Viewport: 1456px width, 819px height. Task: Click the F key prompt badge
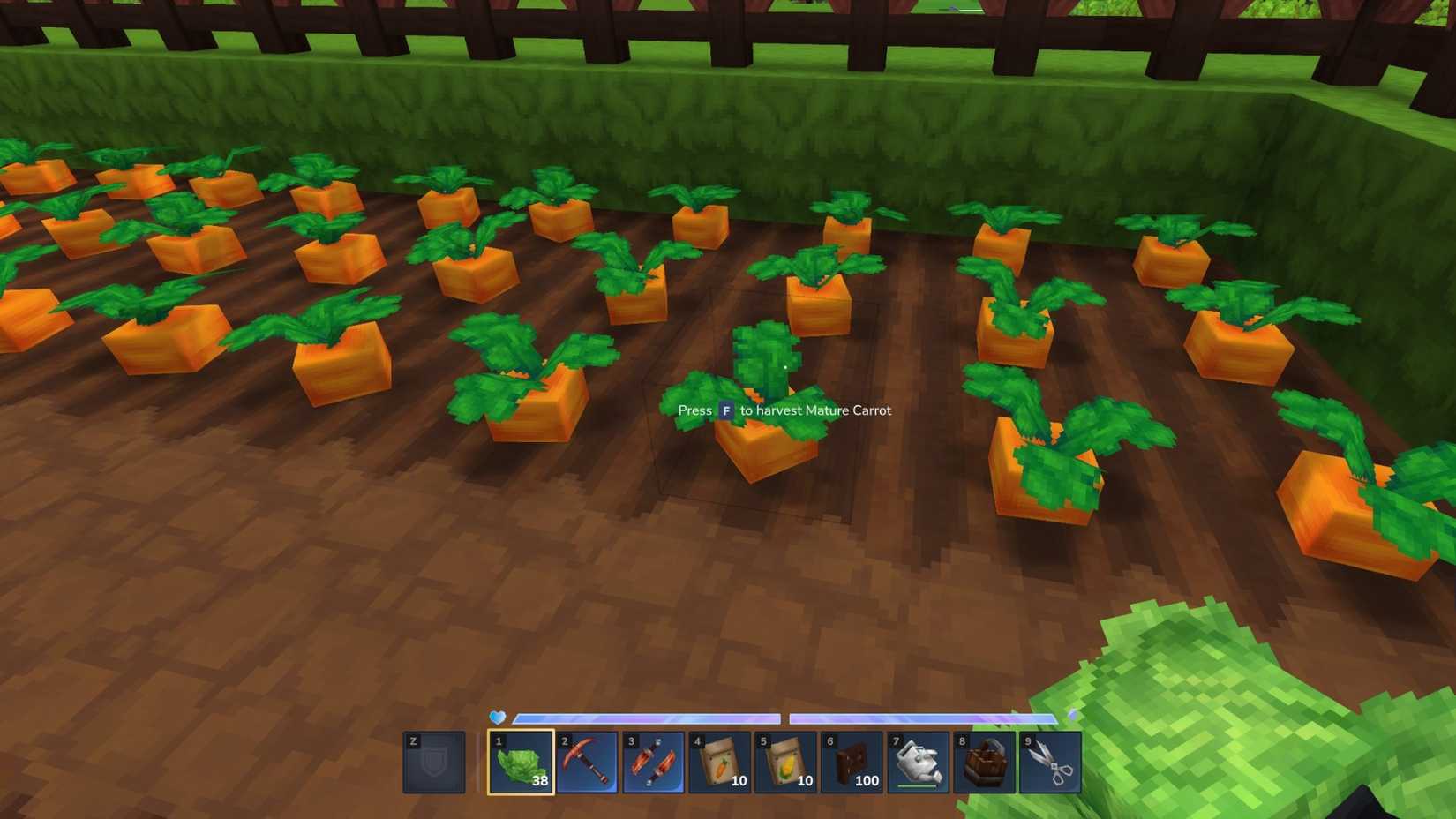pos(725,410)
